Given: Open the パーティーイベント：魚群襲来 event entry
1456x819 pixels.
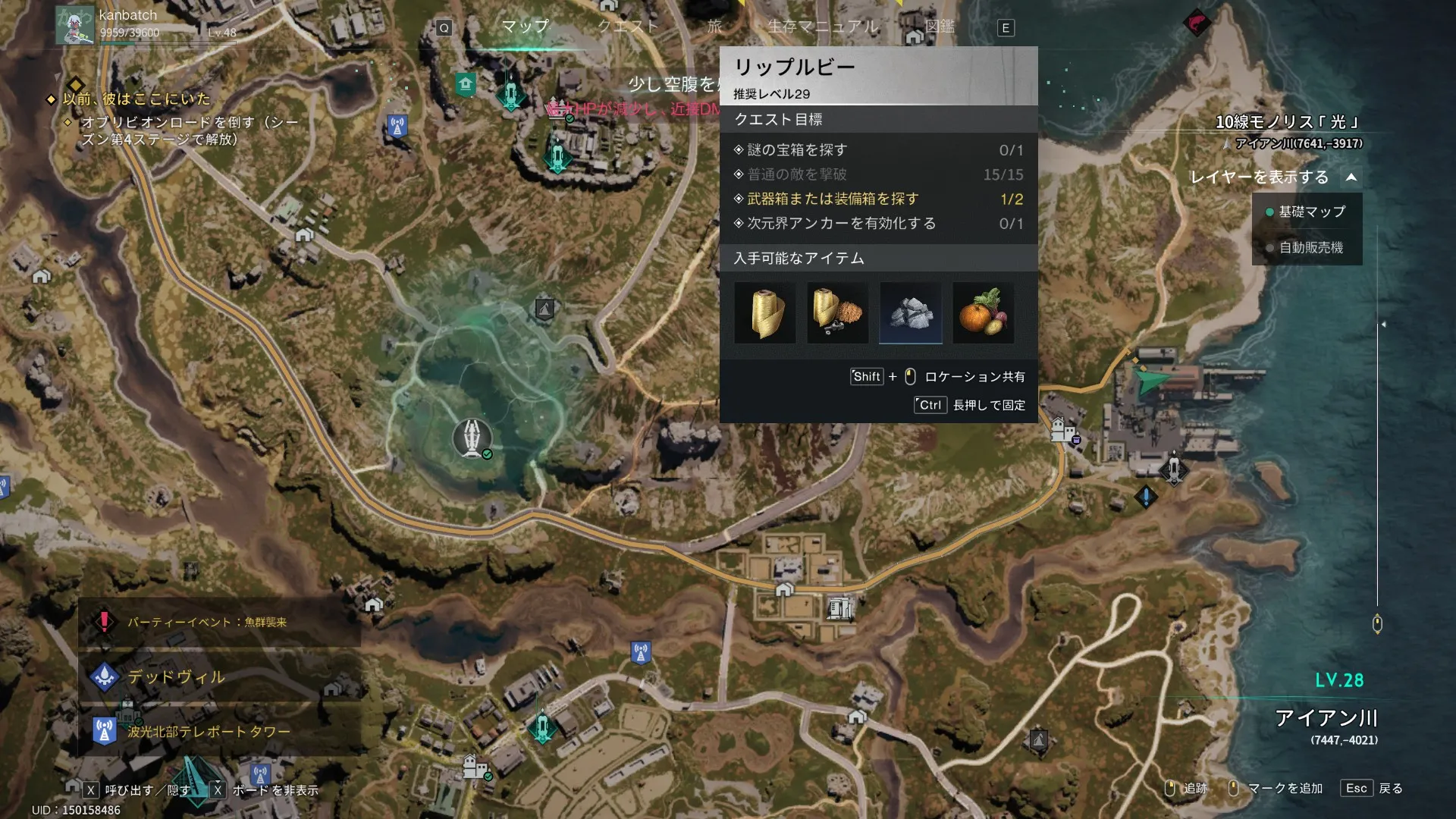Looking at the screenshot, I should [206, 622].
